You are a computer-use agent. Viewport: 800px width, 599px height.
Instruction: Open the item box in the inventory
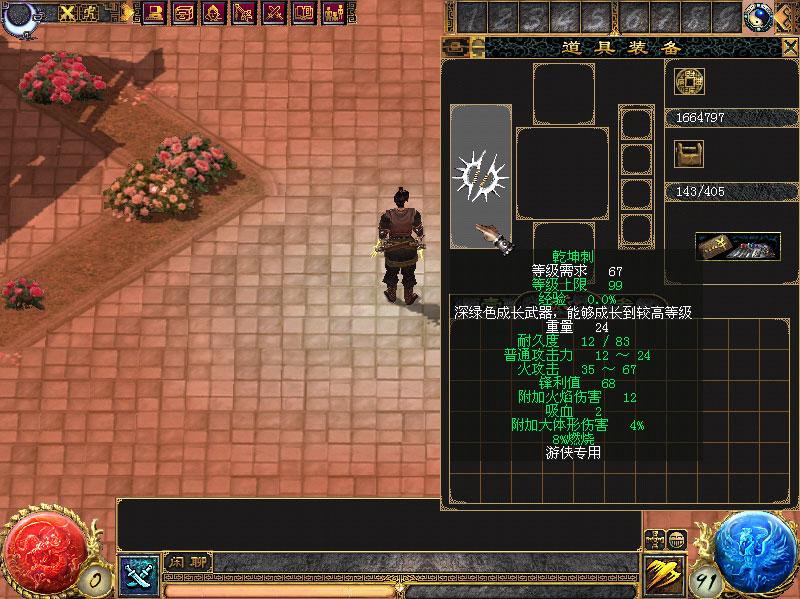click(738, 247)
